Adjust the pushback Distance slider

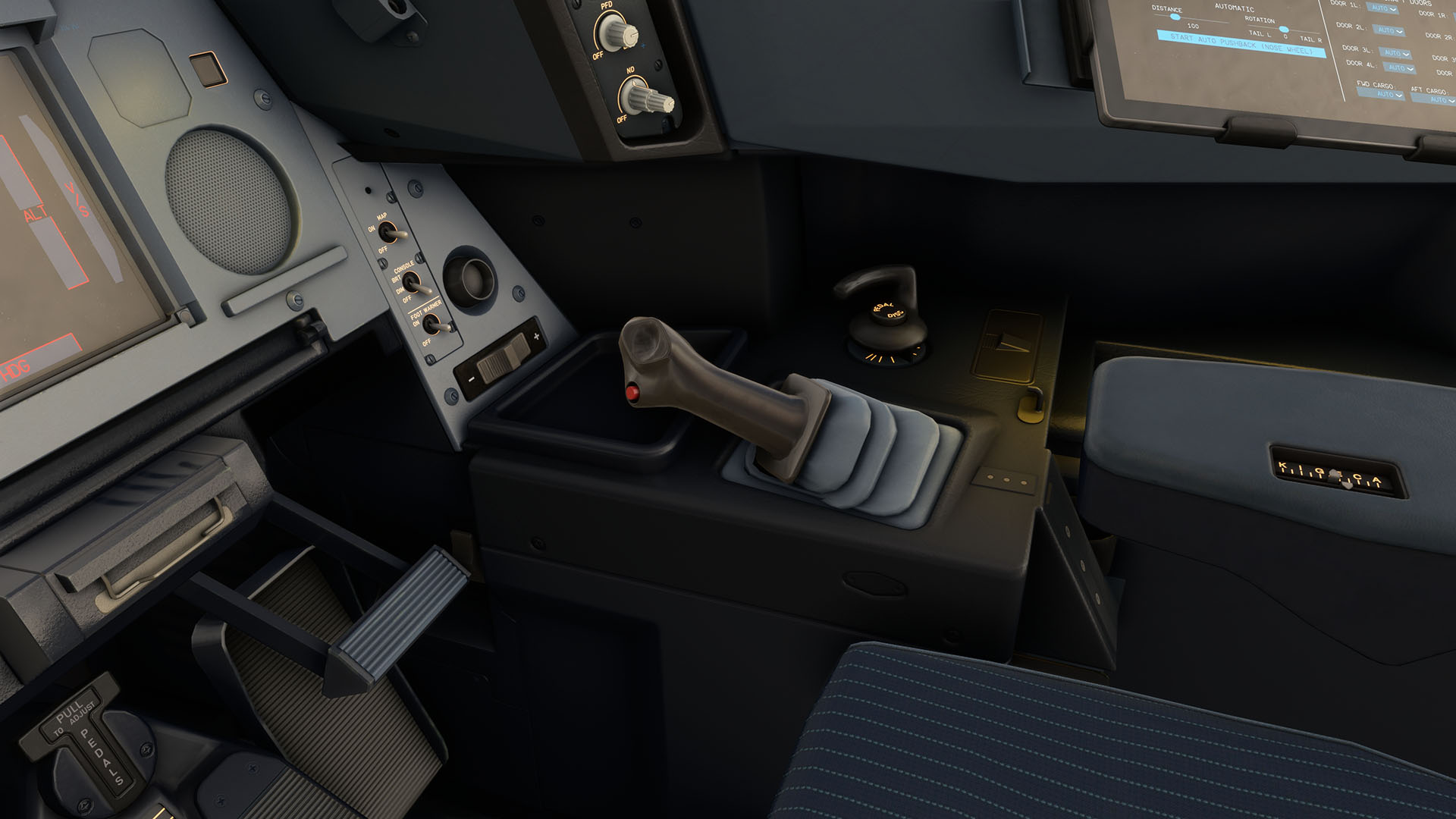pos(1175,17)
